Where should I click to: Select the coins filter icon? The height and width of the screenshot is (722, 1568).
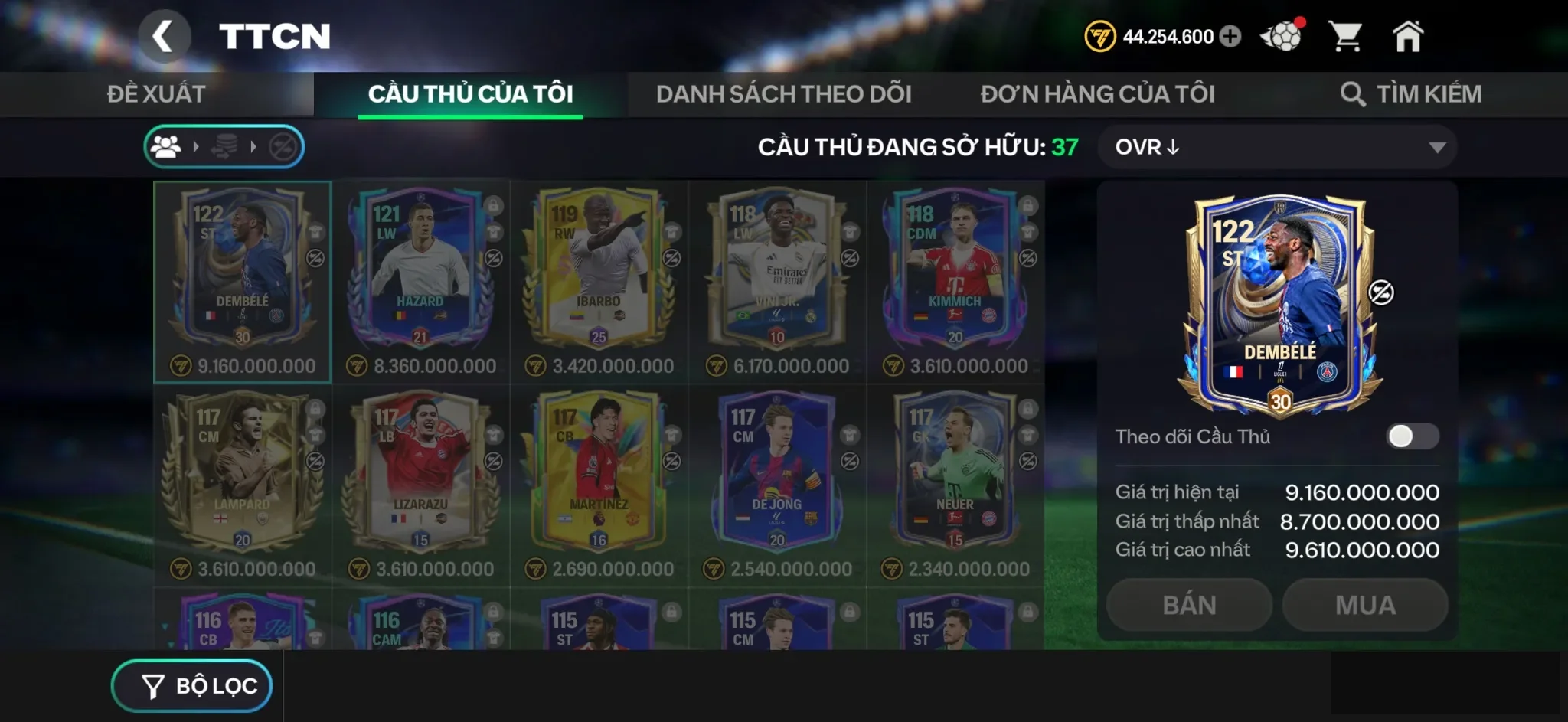225,145
